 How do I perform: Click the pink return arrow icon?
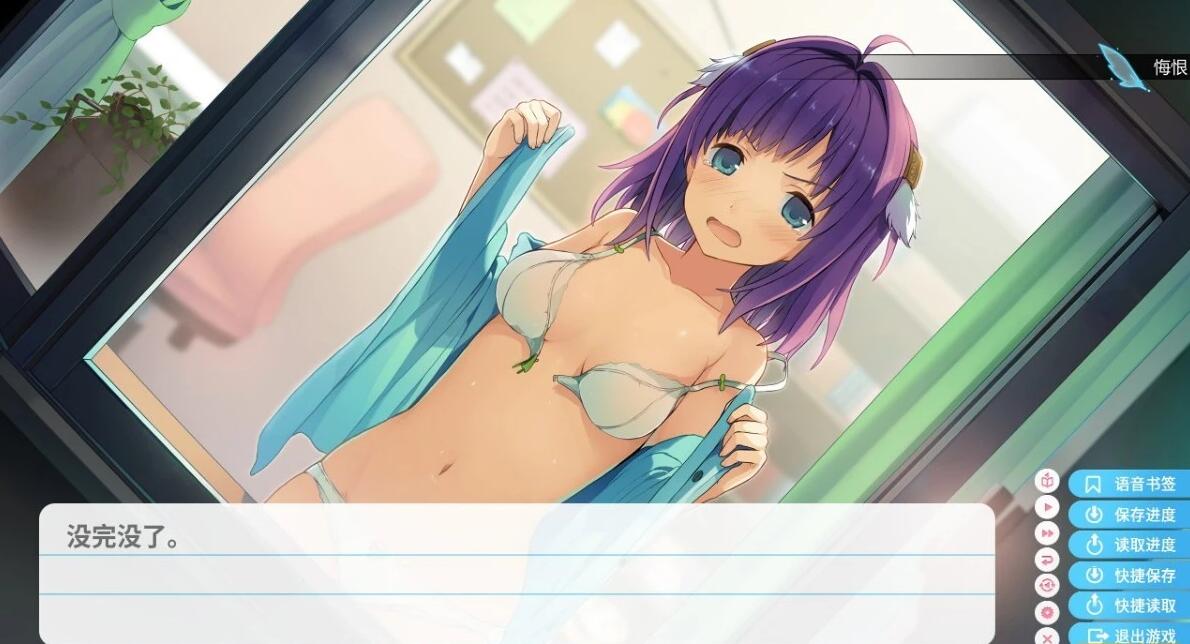1047,560
